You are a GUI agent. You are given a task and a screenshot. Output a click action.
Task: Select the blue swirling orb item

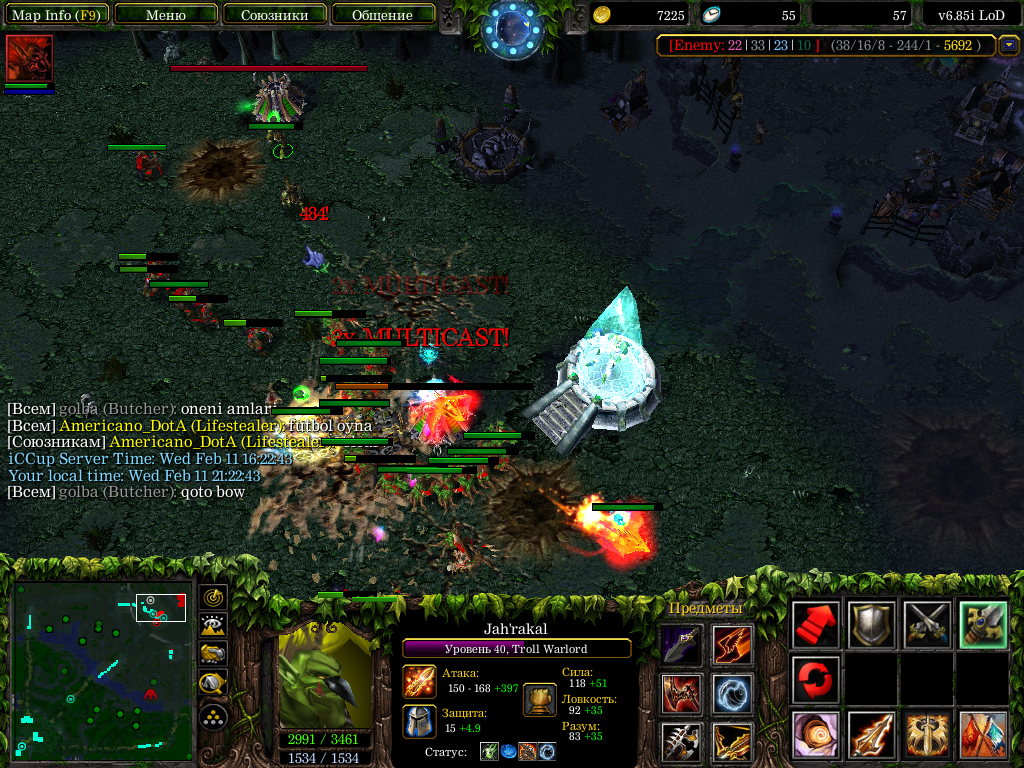tap(733, 694)
